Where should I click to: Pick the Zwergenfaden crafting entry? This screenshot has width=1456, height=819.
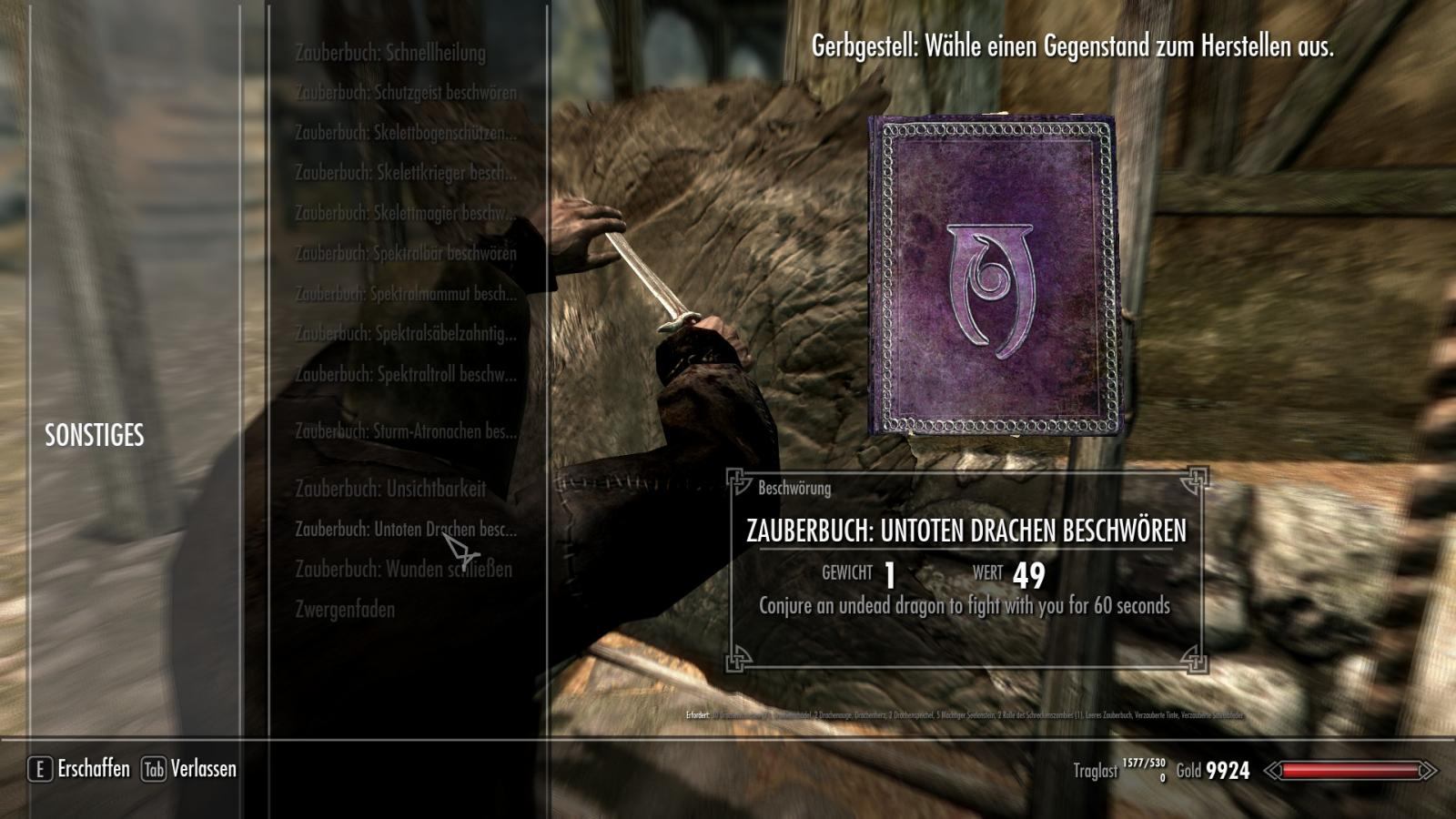pos(345,610)
